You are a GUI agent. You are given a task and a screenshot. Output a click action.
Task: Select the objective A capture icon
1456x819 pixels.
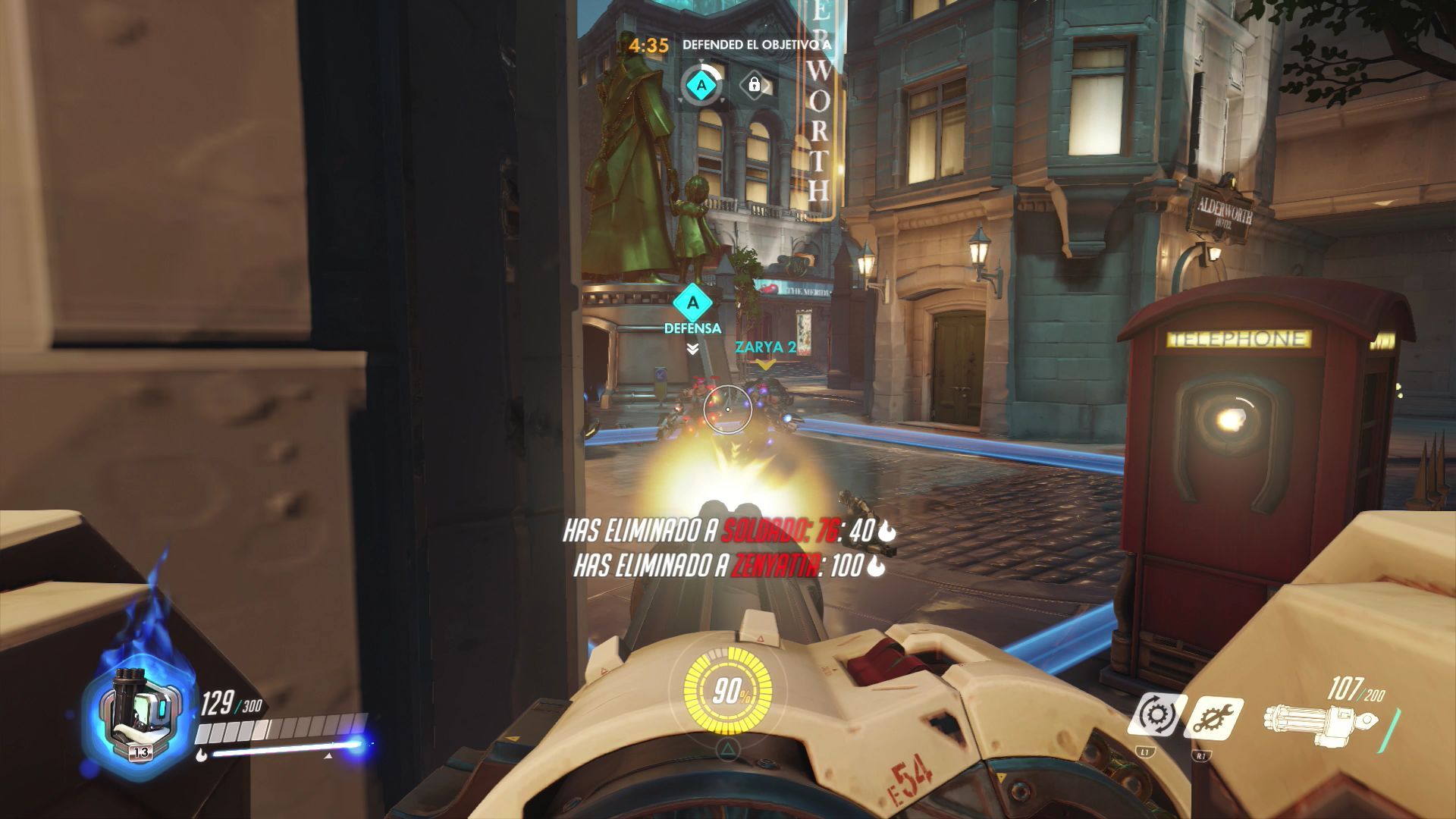701,85
